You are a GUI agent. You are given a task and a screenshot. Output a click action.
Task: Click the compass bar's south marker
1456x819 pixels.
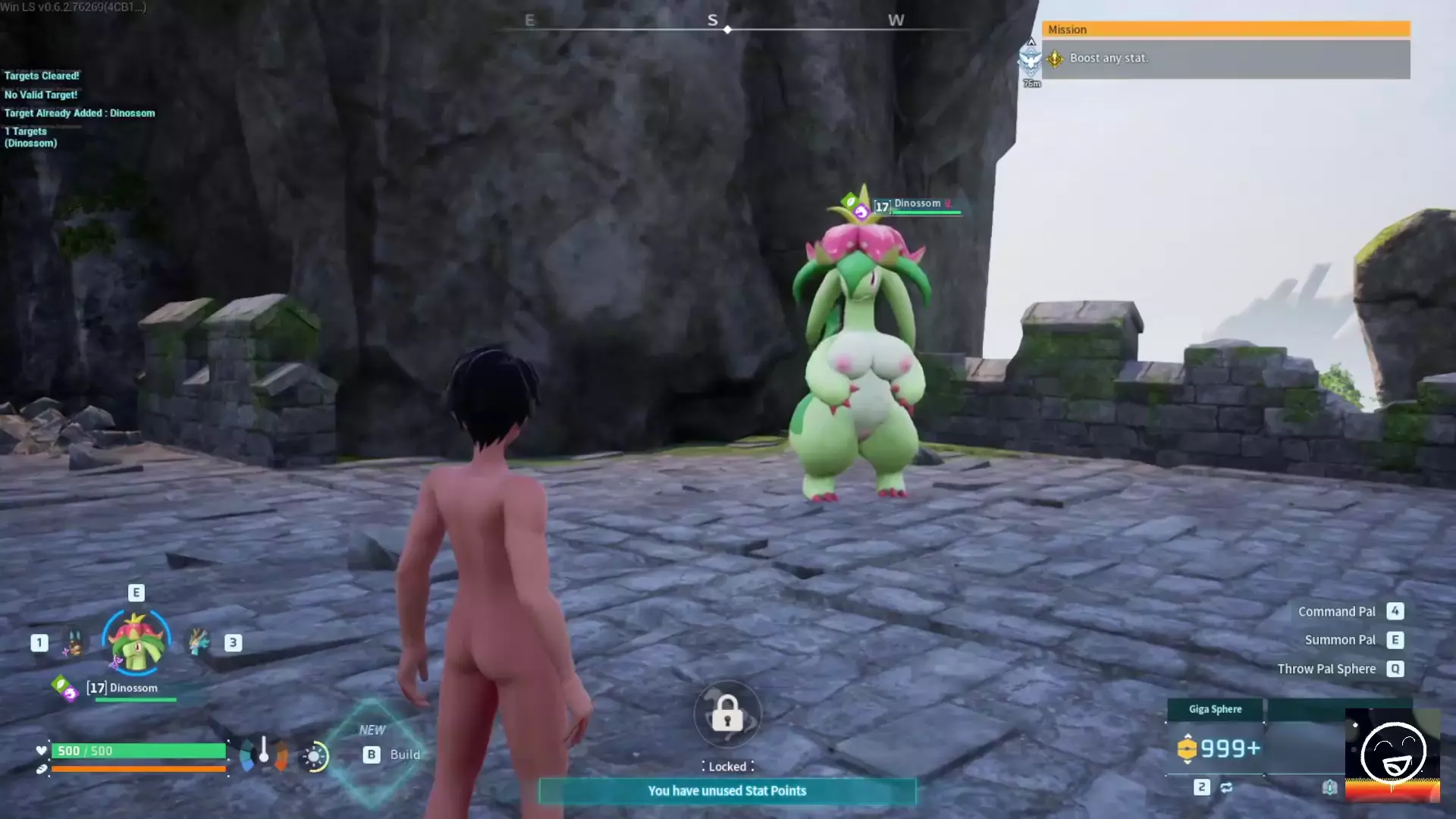(x=713, y=20)
